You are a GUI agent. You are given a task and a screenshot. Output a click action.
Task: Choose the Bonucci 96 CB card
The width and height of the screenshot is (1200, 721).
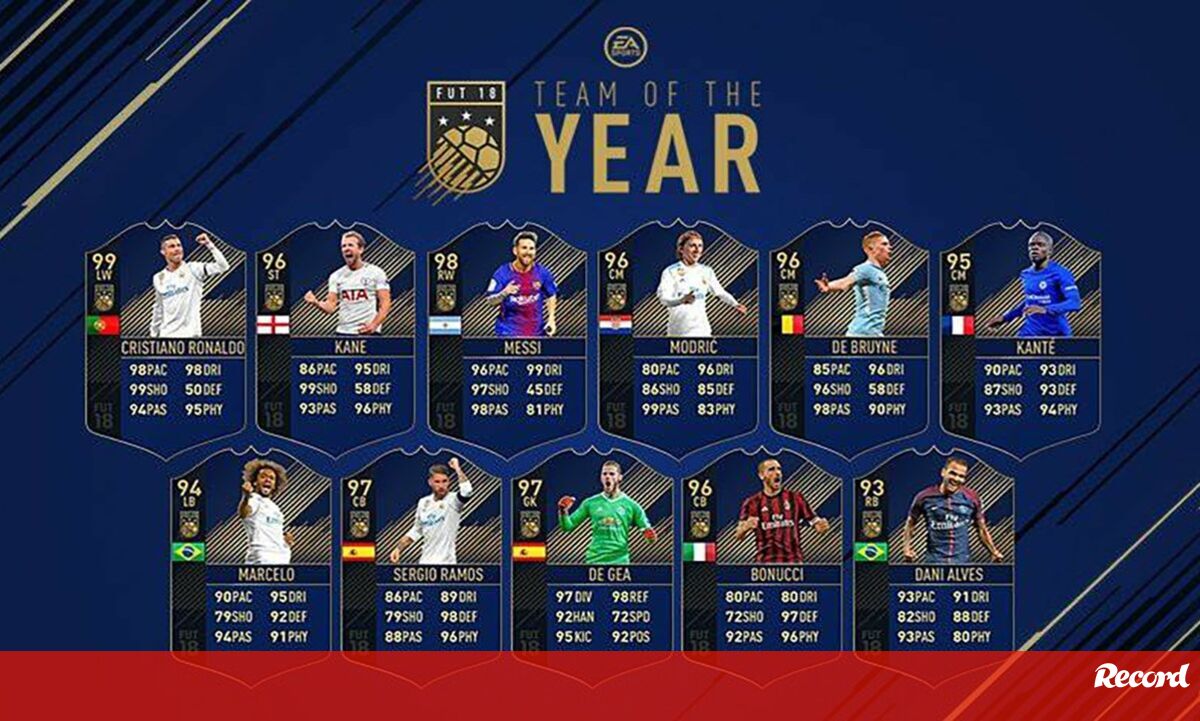tap(763, 555)
